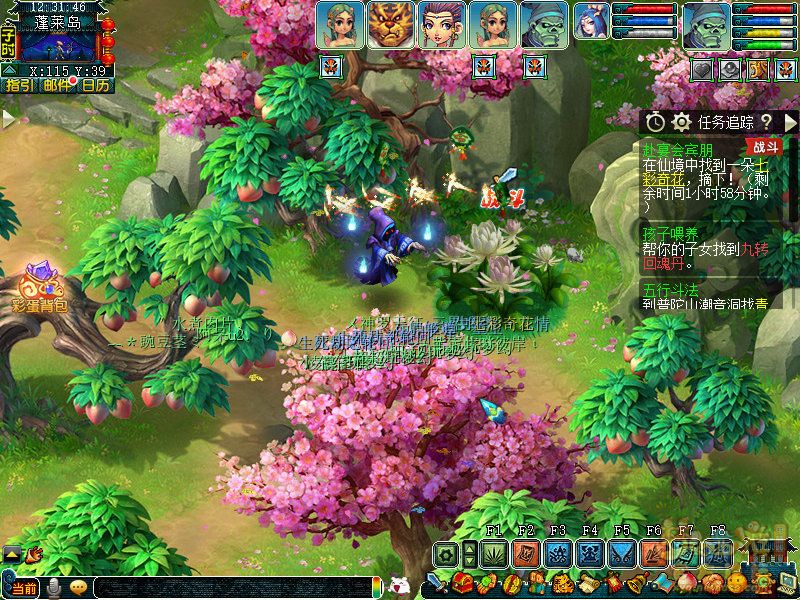Viewport: 800px width, 600px height.
Task: Use the F2 orange skill slot
Action: (x=526, y=554)
